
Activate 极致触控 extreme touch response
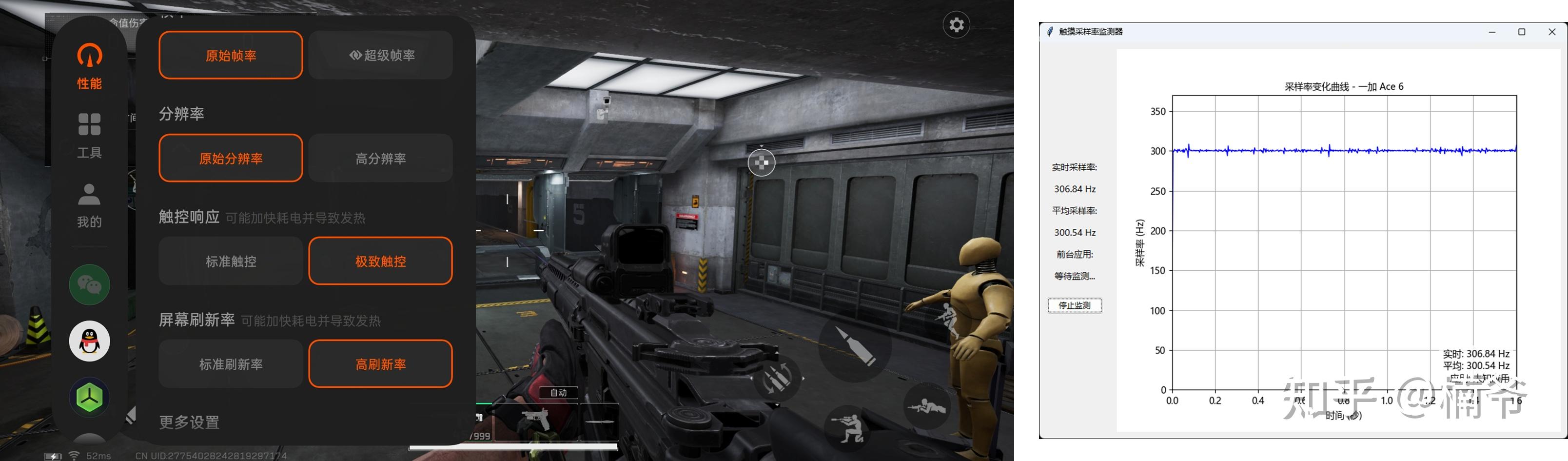tap(381, 261)
